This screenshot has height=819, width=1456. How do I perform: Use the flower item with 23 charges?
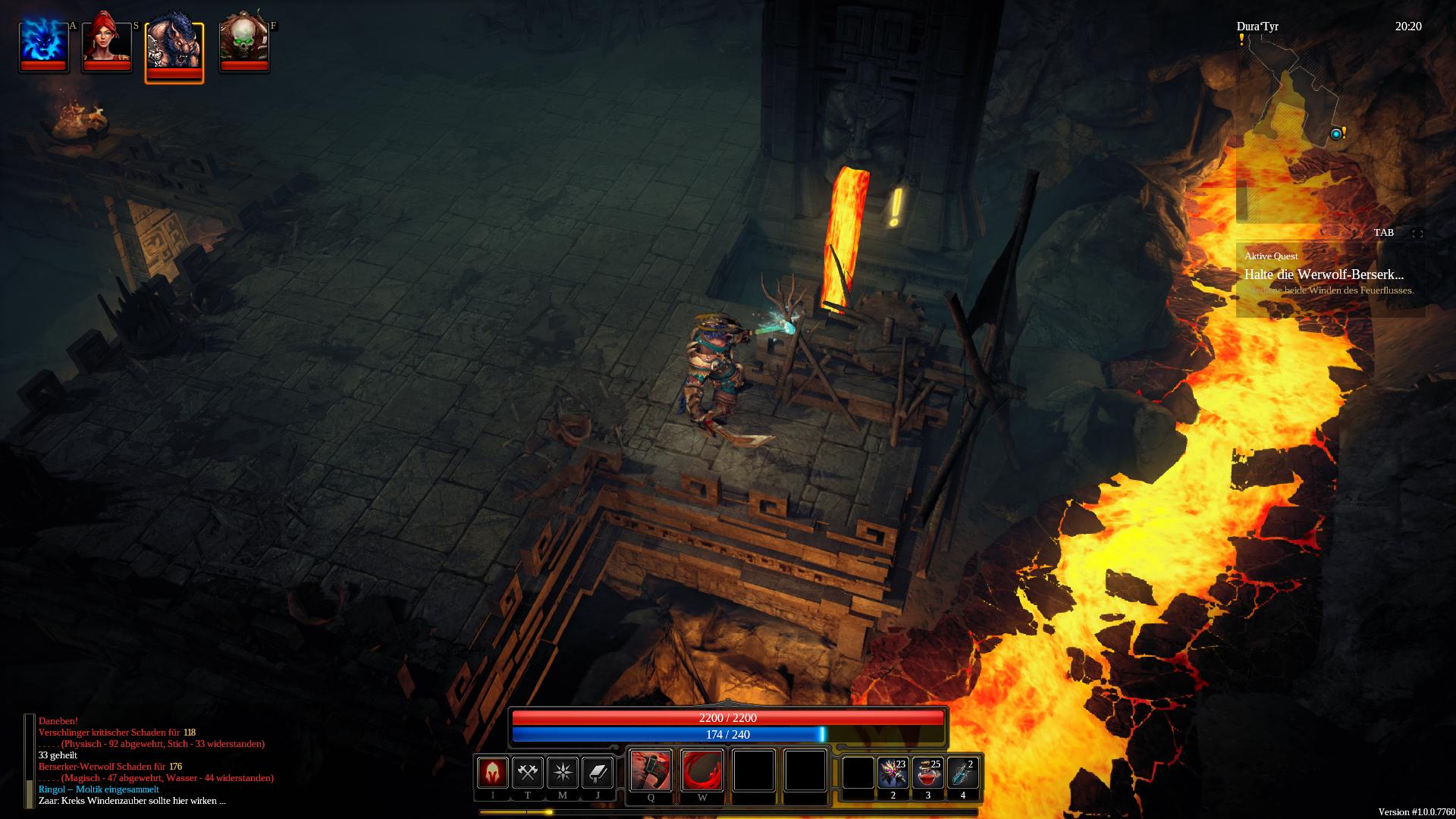coord(893,773)
